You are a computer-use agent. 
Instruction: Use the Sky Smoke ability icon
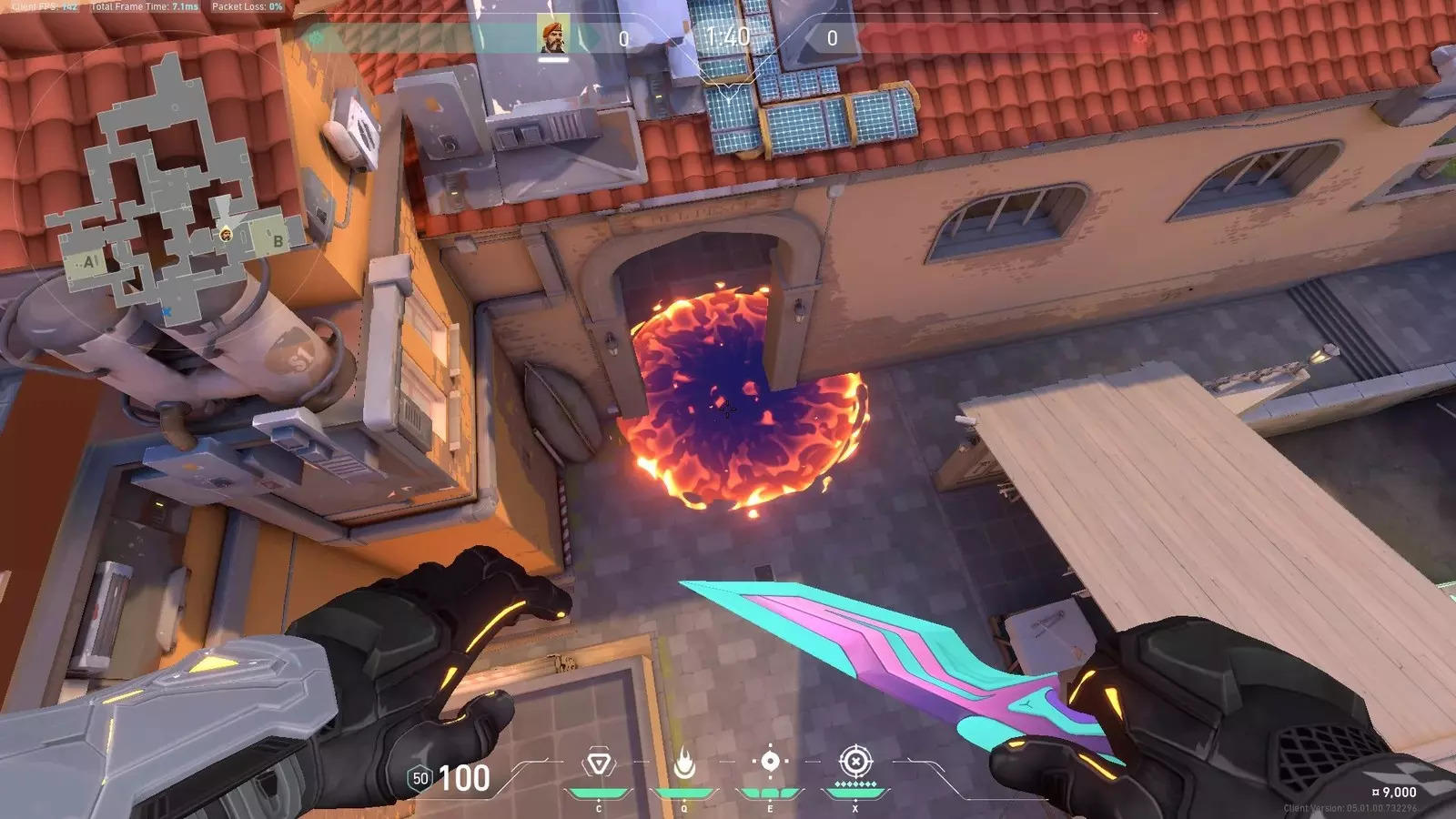[x=770, y=762]
